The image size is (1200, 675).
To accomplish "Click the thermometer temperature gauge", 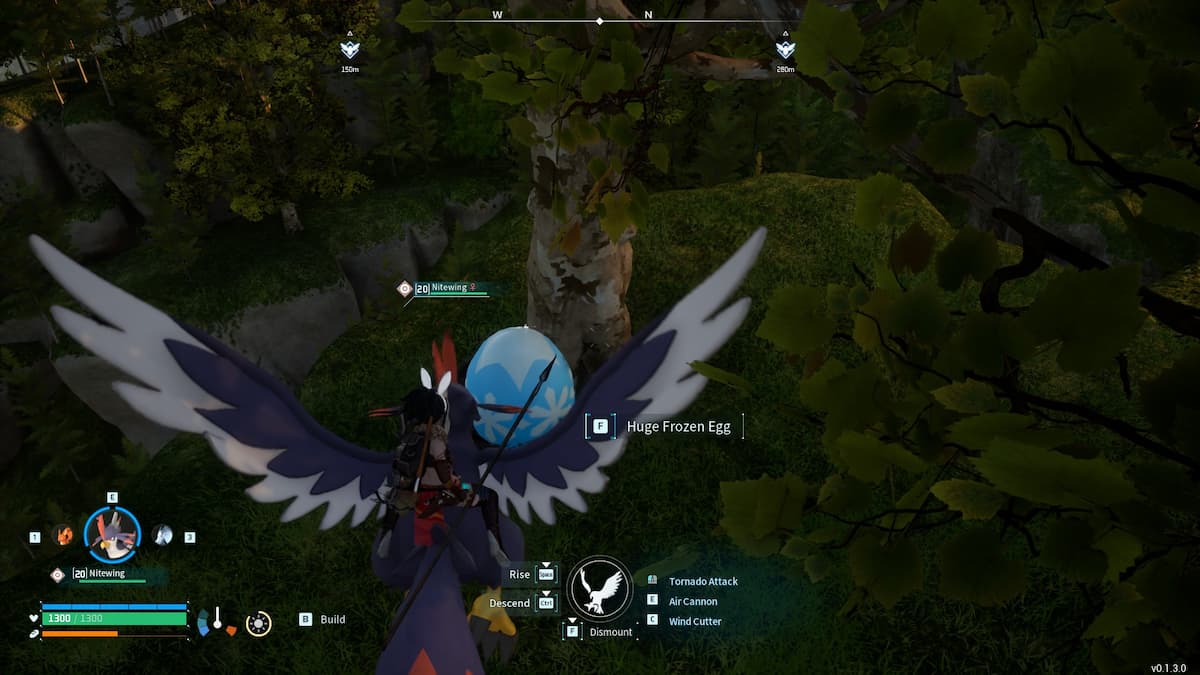I will 216,621.
